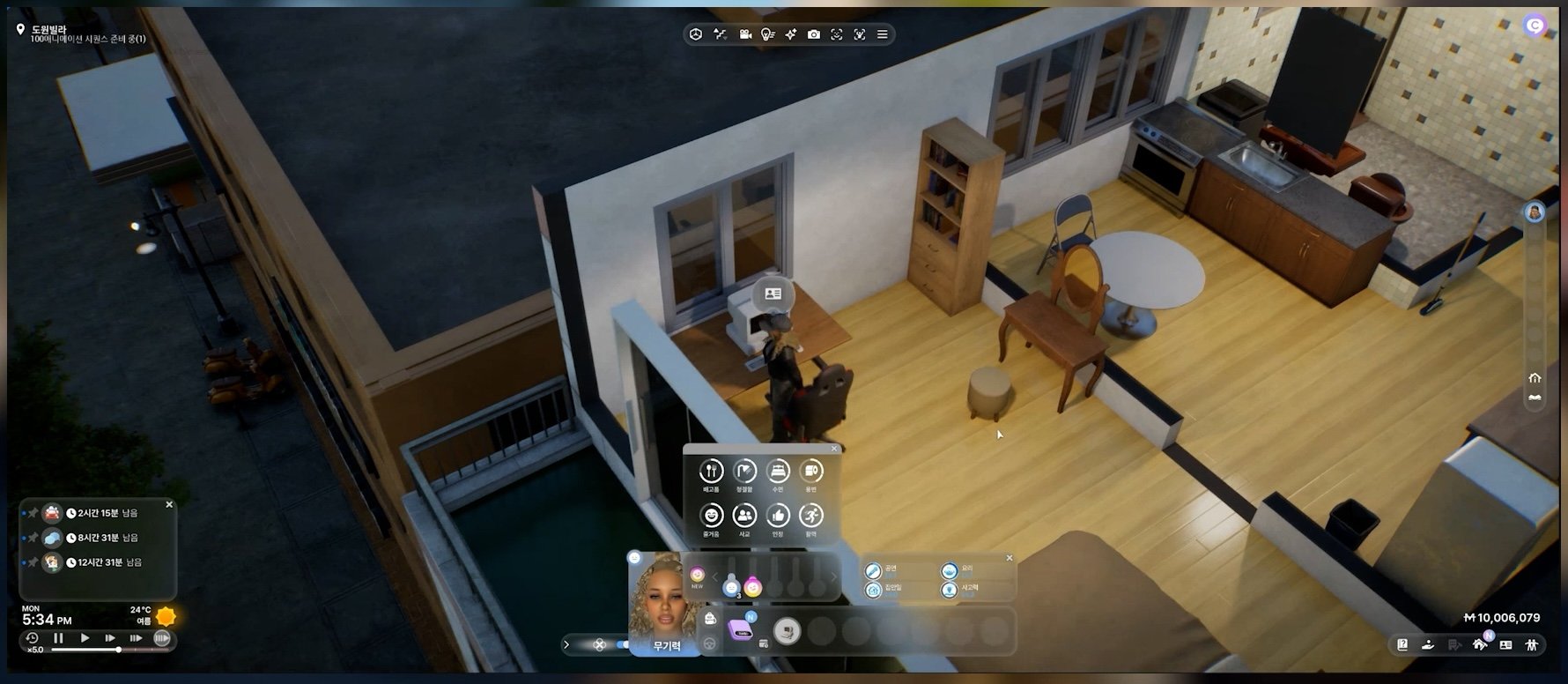Close the skills panel

tap(1010, 558)
